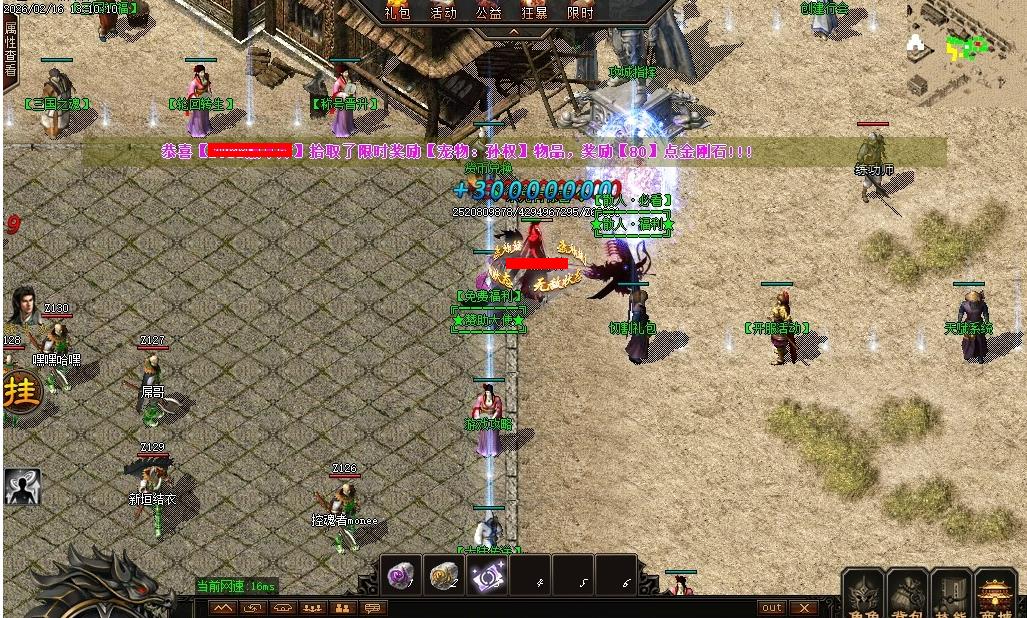Open the 礼包 gift pack menu
1027x618 pixels.
tap(398, 13)
